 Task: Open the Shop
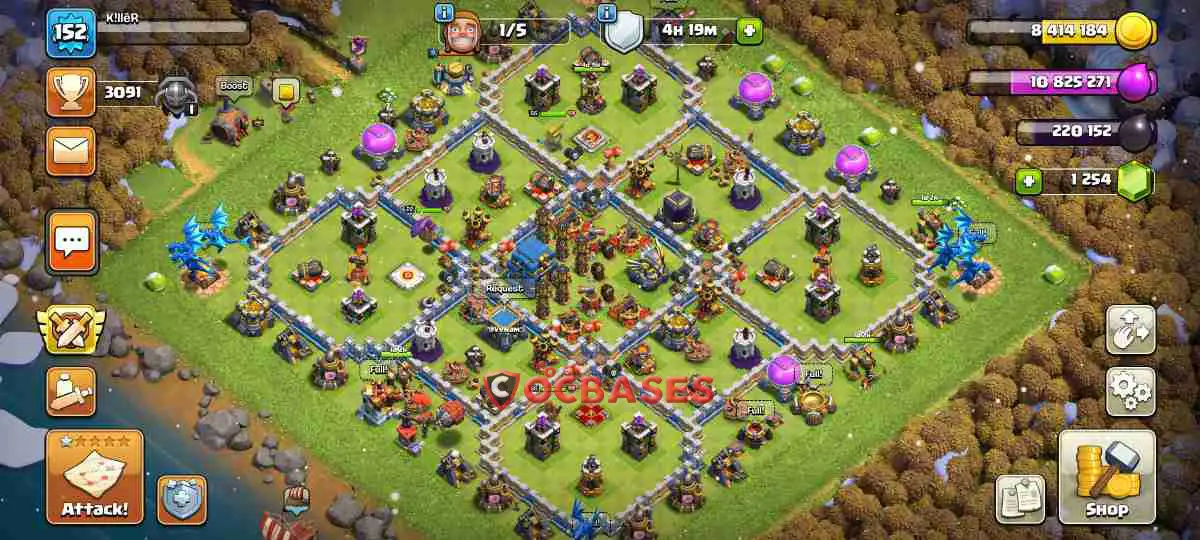pos(1106,478)
